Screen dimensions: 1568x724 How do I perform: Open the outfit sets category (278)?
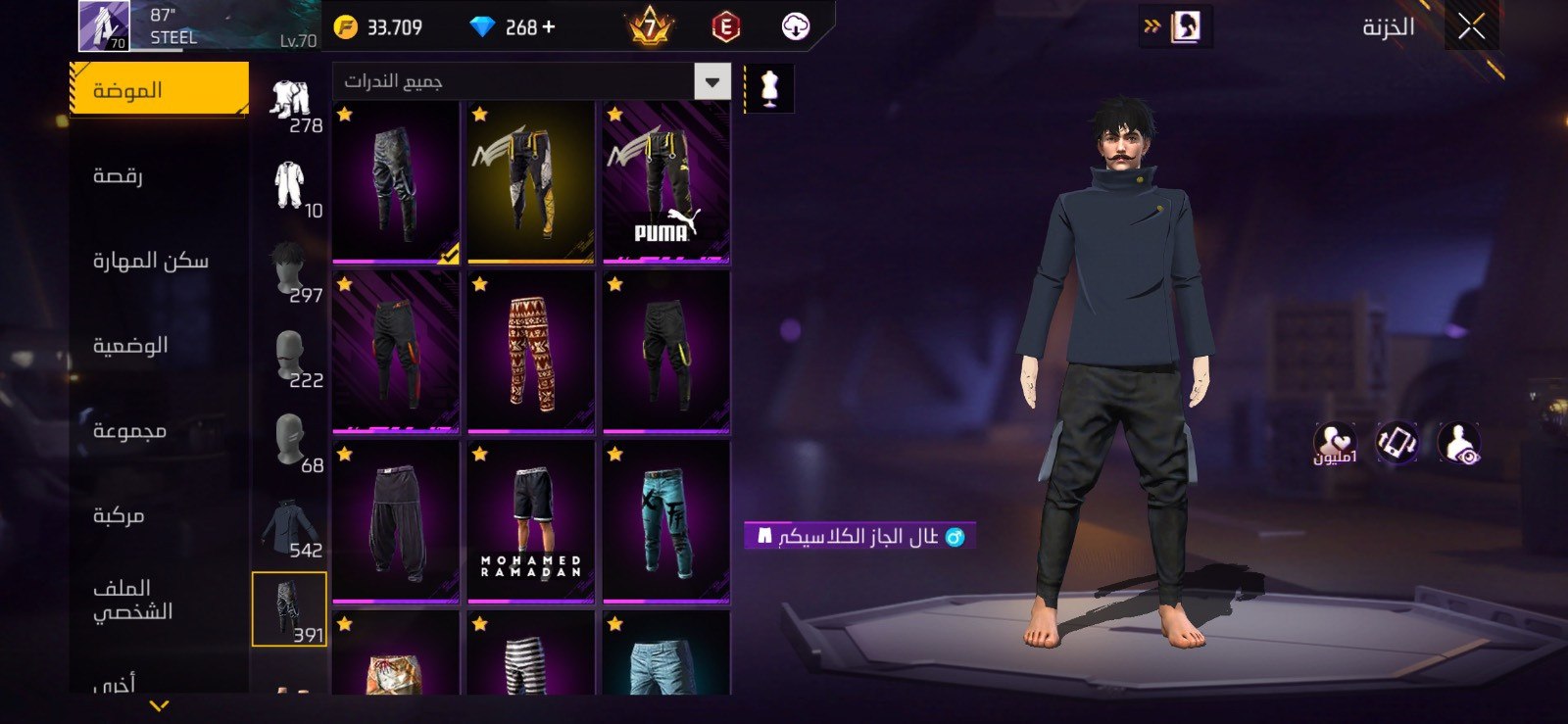pos(291,104)
